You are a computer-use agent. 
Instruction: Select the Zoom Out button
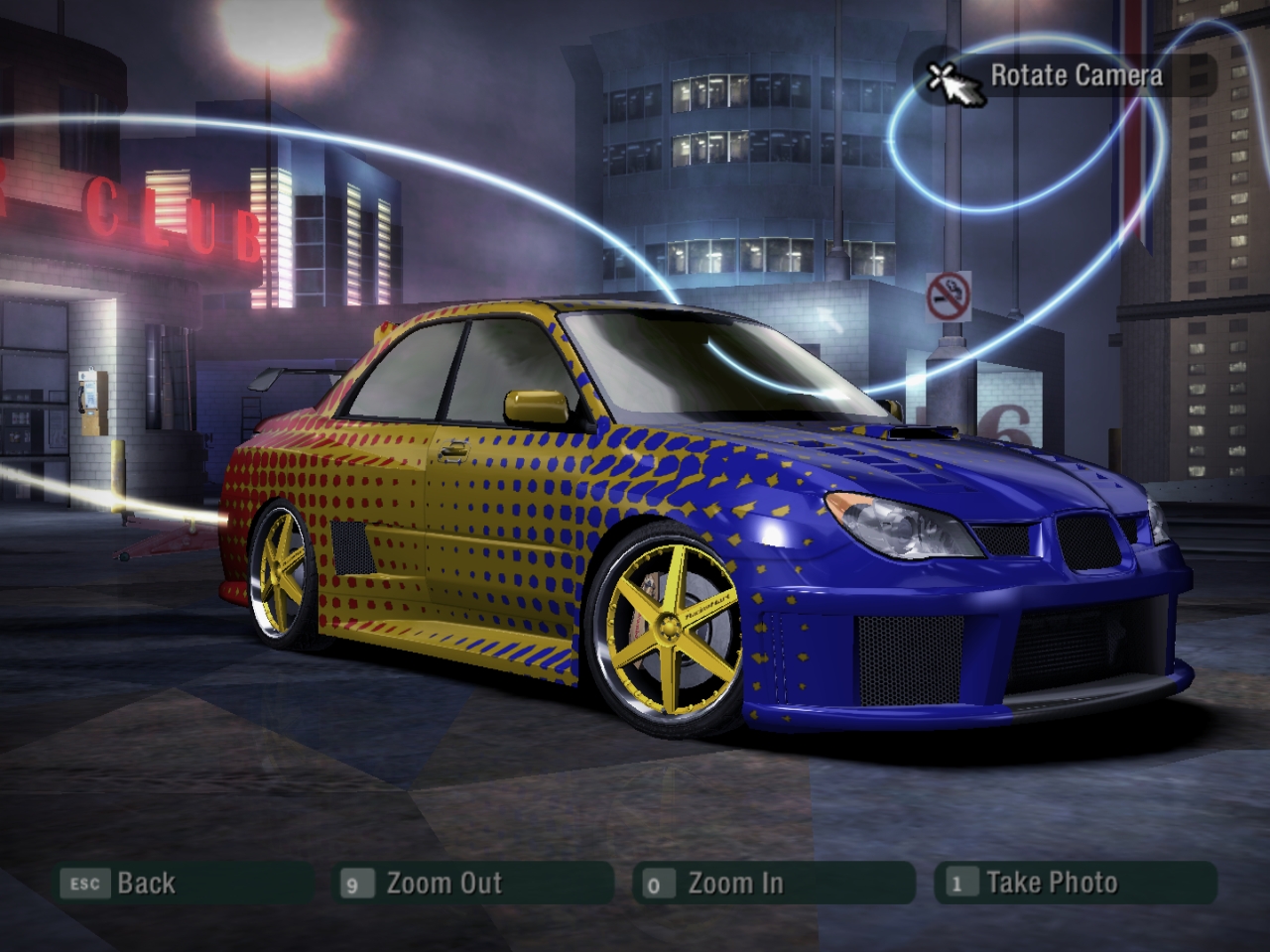point(444,883)
